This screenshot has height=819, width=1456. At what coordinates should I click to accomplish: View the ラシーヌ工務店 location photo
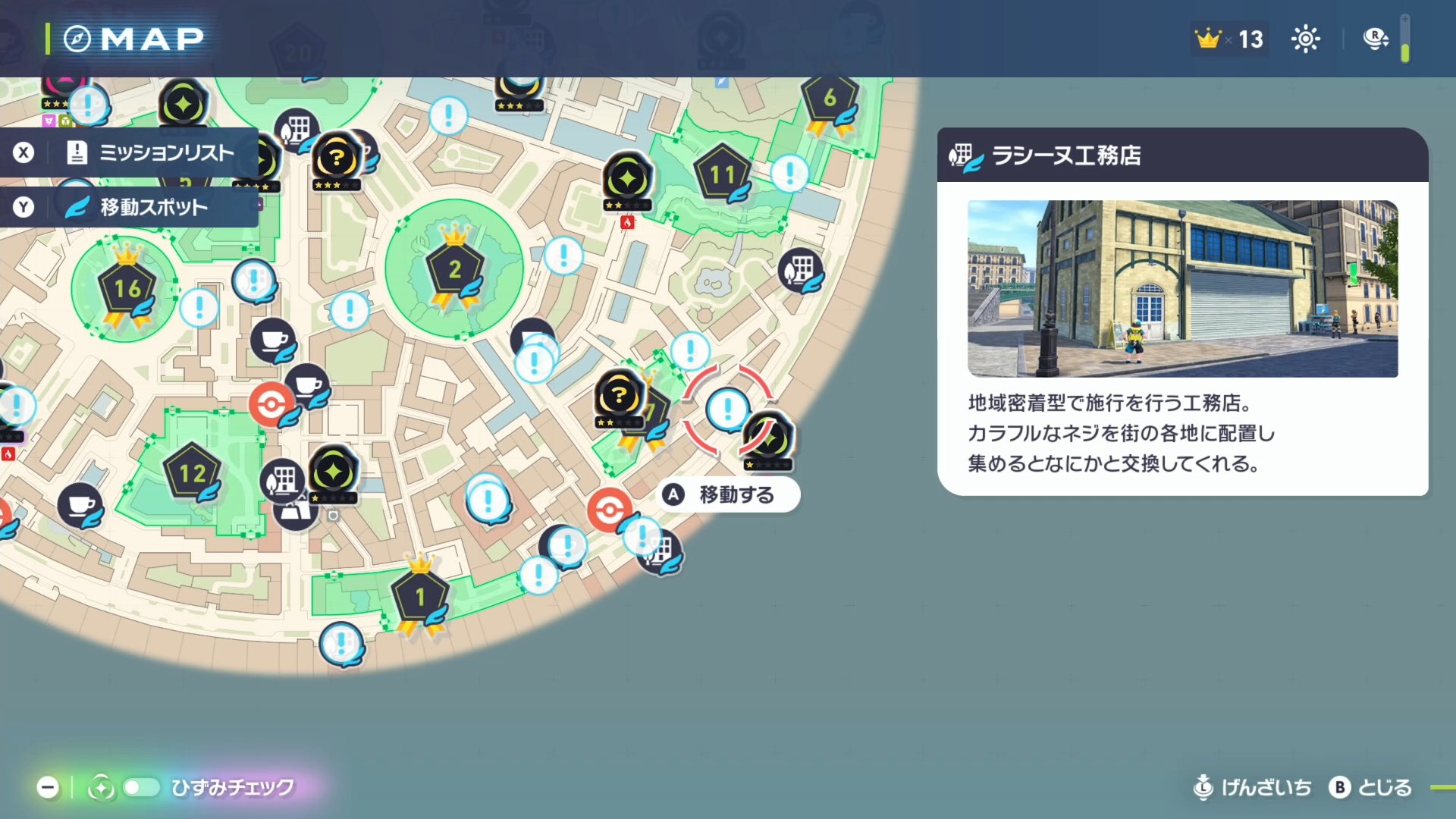1182,288
